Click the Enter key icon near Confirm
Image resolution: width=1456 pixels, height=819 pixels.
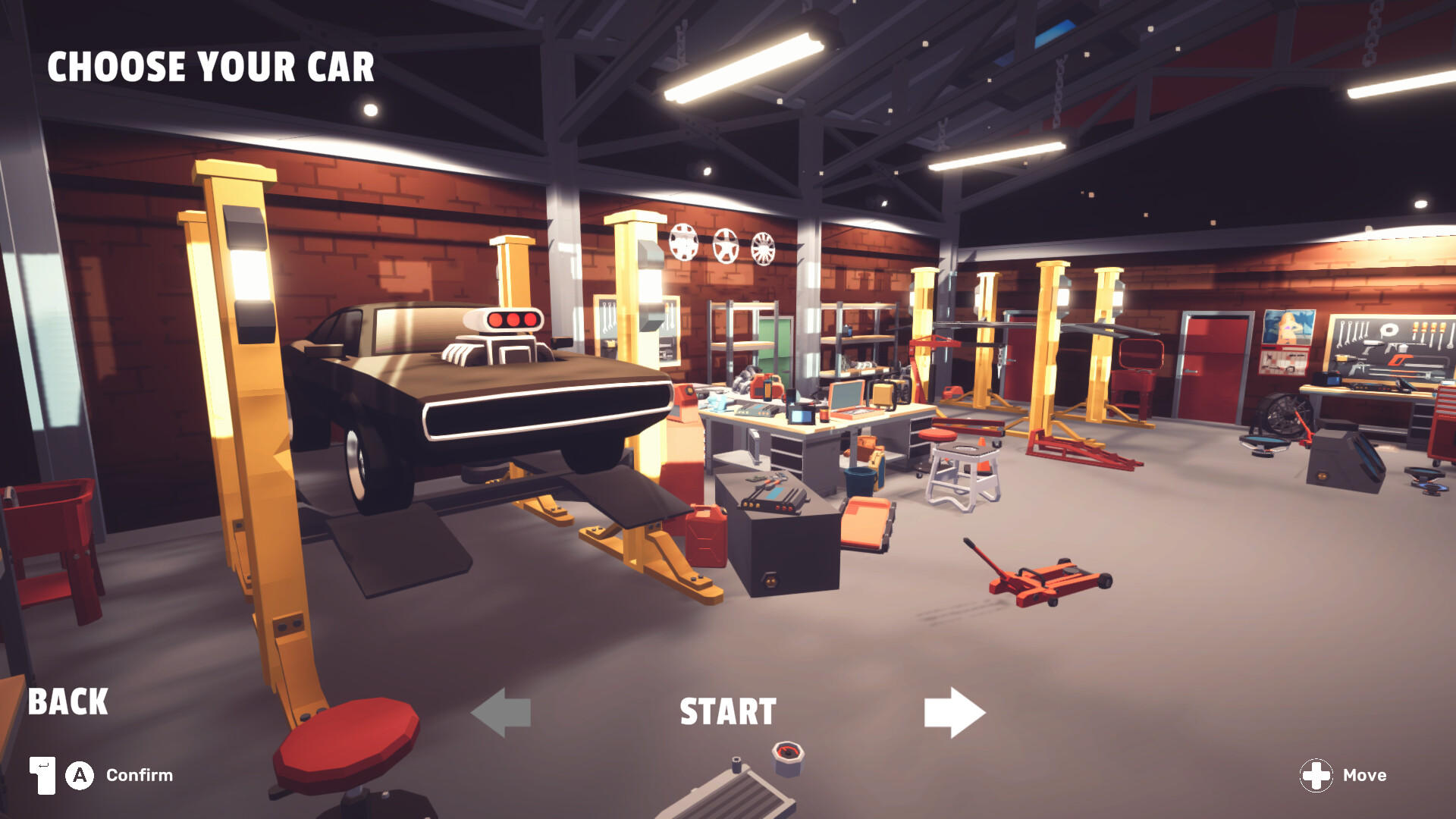[x=42, y=775]
